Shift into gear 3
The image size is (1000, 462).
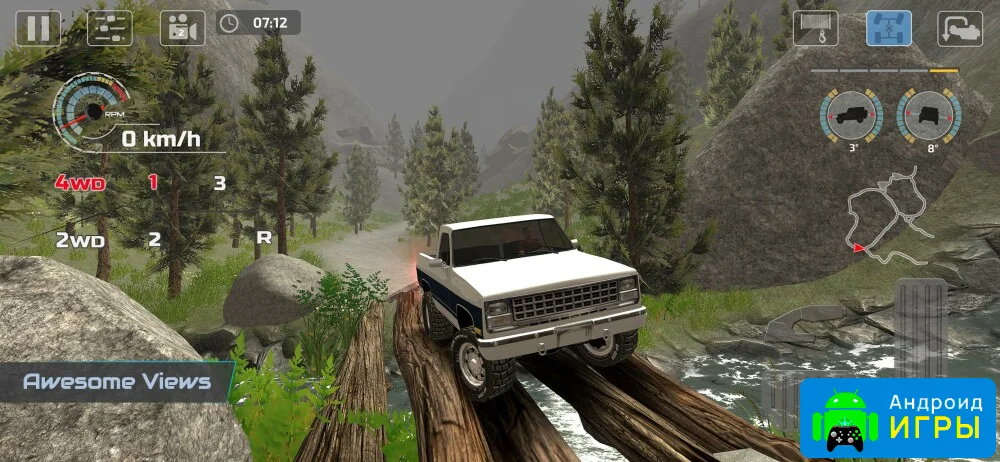point(219,183)
